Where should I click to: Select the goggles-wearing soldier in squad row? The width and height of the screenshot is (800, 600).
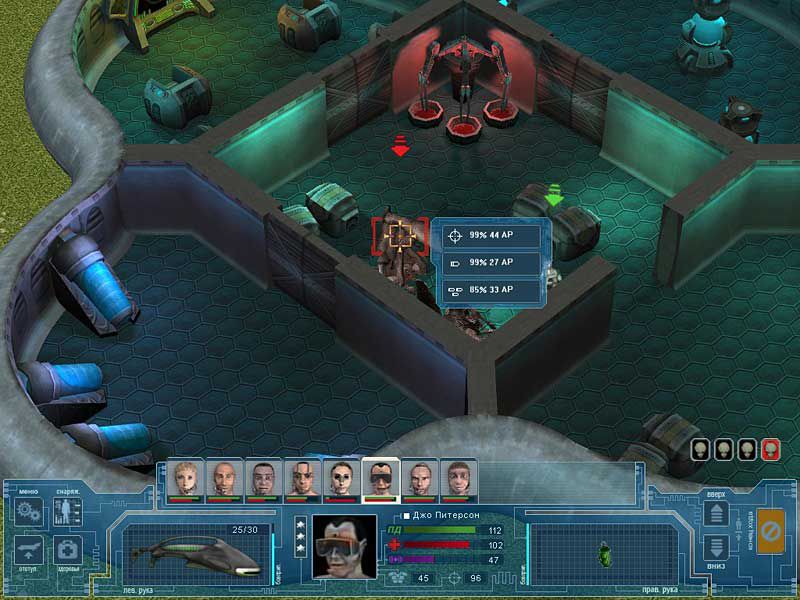click(x=380, y=479)
